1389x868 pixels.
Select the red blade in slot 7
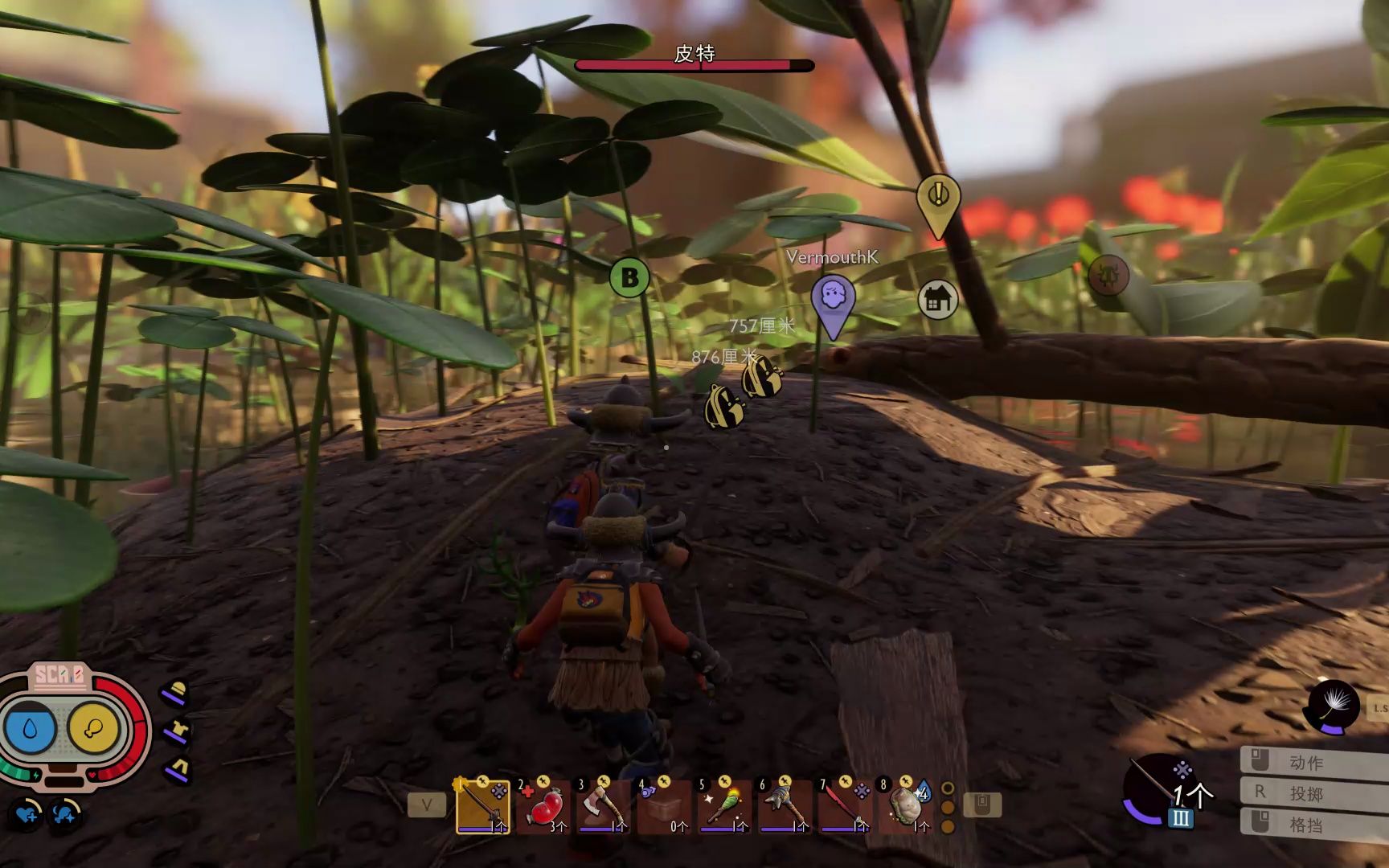845,806
